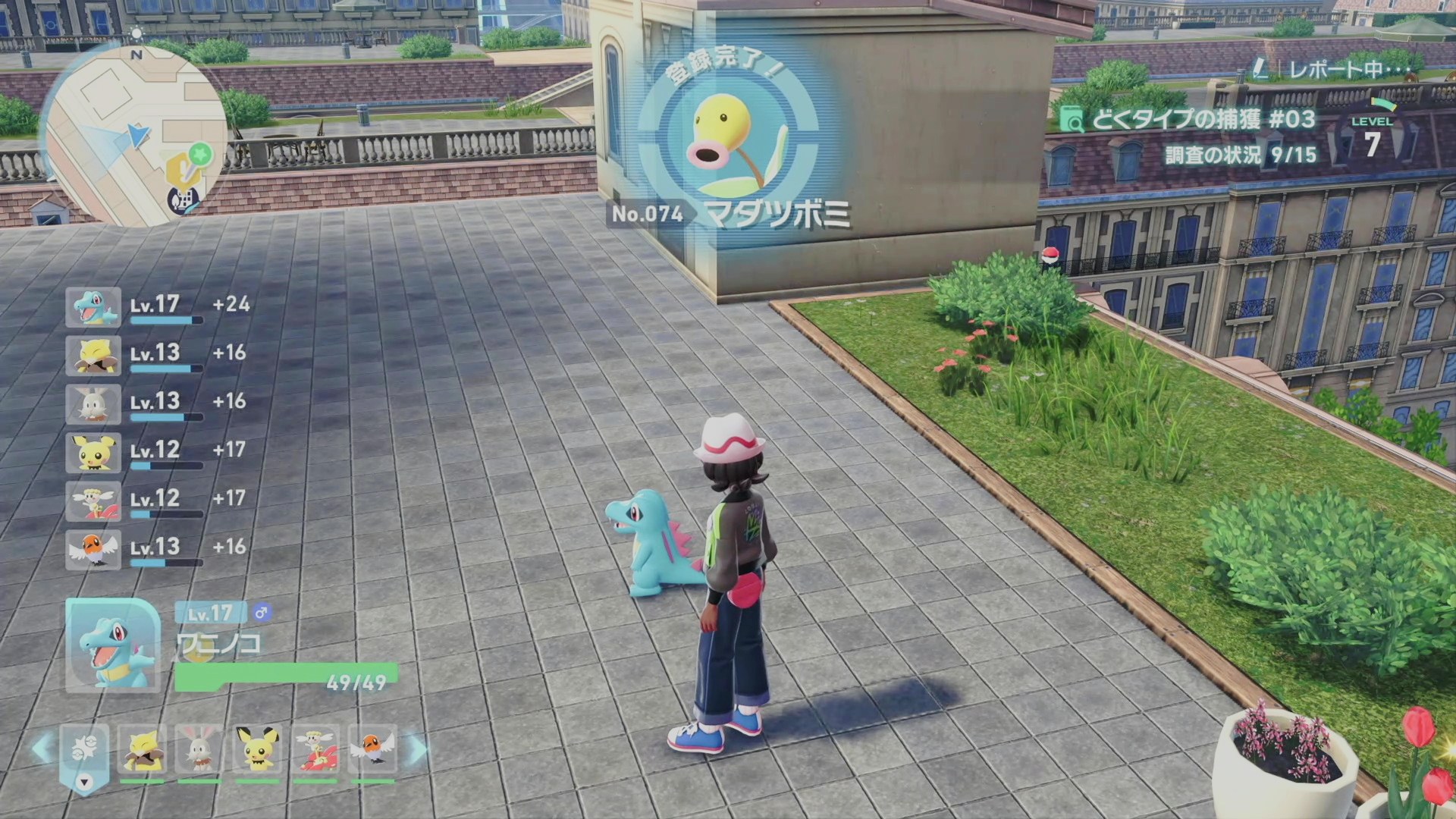Image resolution: width=1456 pixels, height=819 pixels.
Task: Switch to Pichu in the bottom quick bar
Action: coord(257,751)
